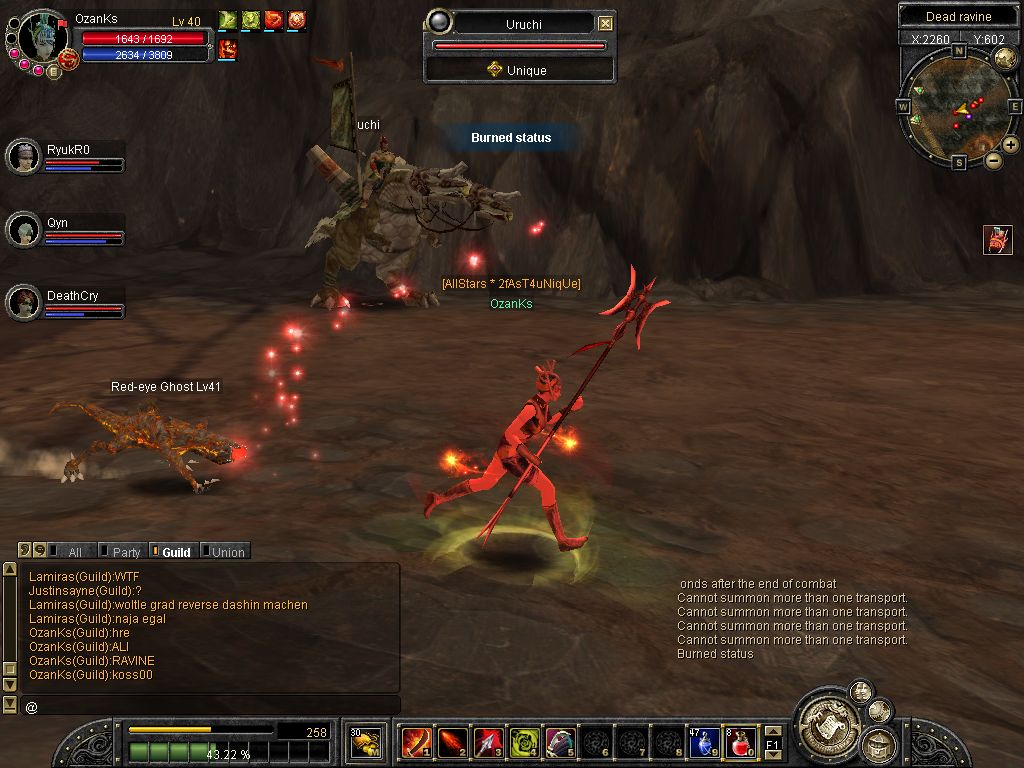
Task: Click the hotbar page up arrow above F1
Action: point(773,731)
